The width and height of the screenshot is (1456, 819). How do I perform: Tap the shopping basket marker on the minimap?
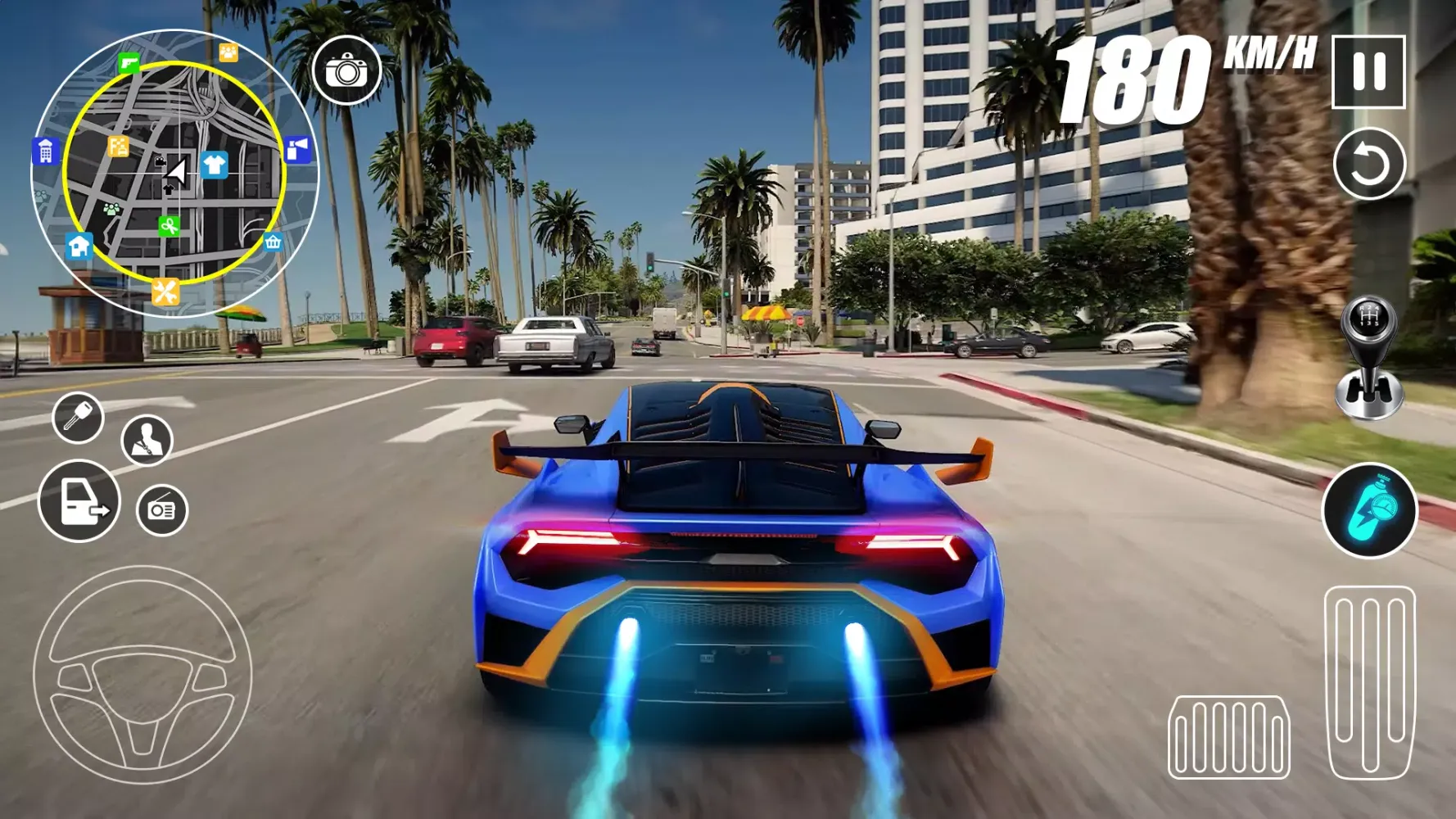(x=272, y=242)
